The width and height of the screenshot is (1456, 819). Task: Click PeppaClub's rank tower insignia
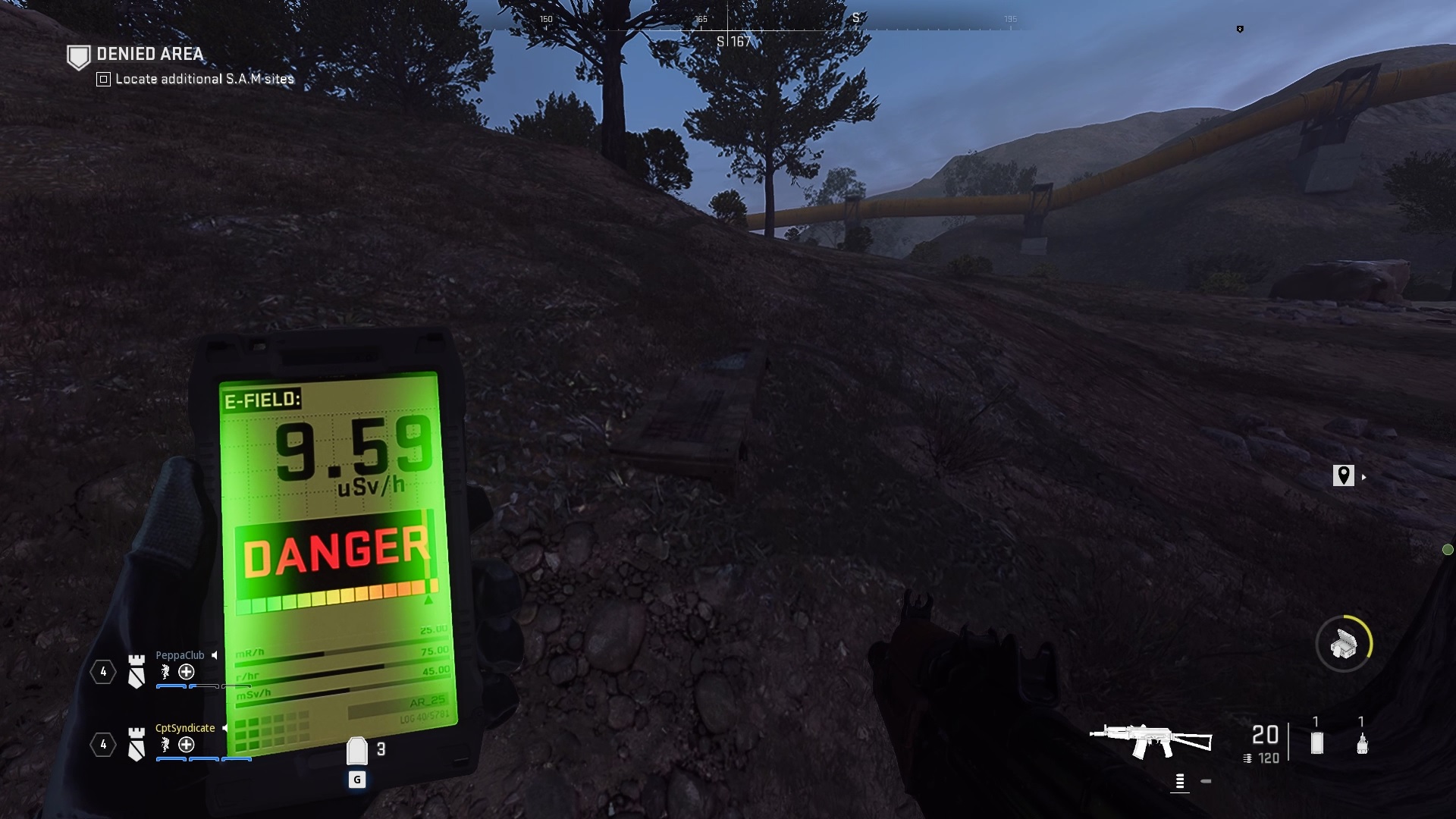[x=136, y=671]
